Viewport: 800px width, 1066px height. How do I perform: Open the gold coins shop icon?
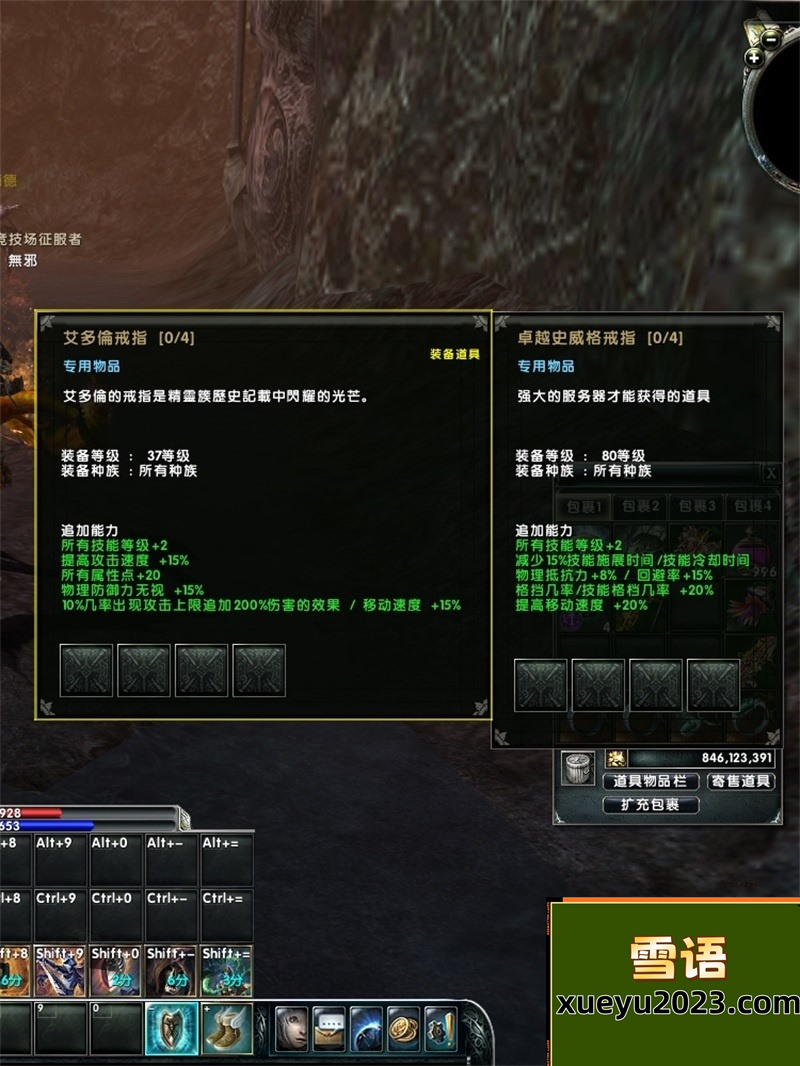(404, 1029)
